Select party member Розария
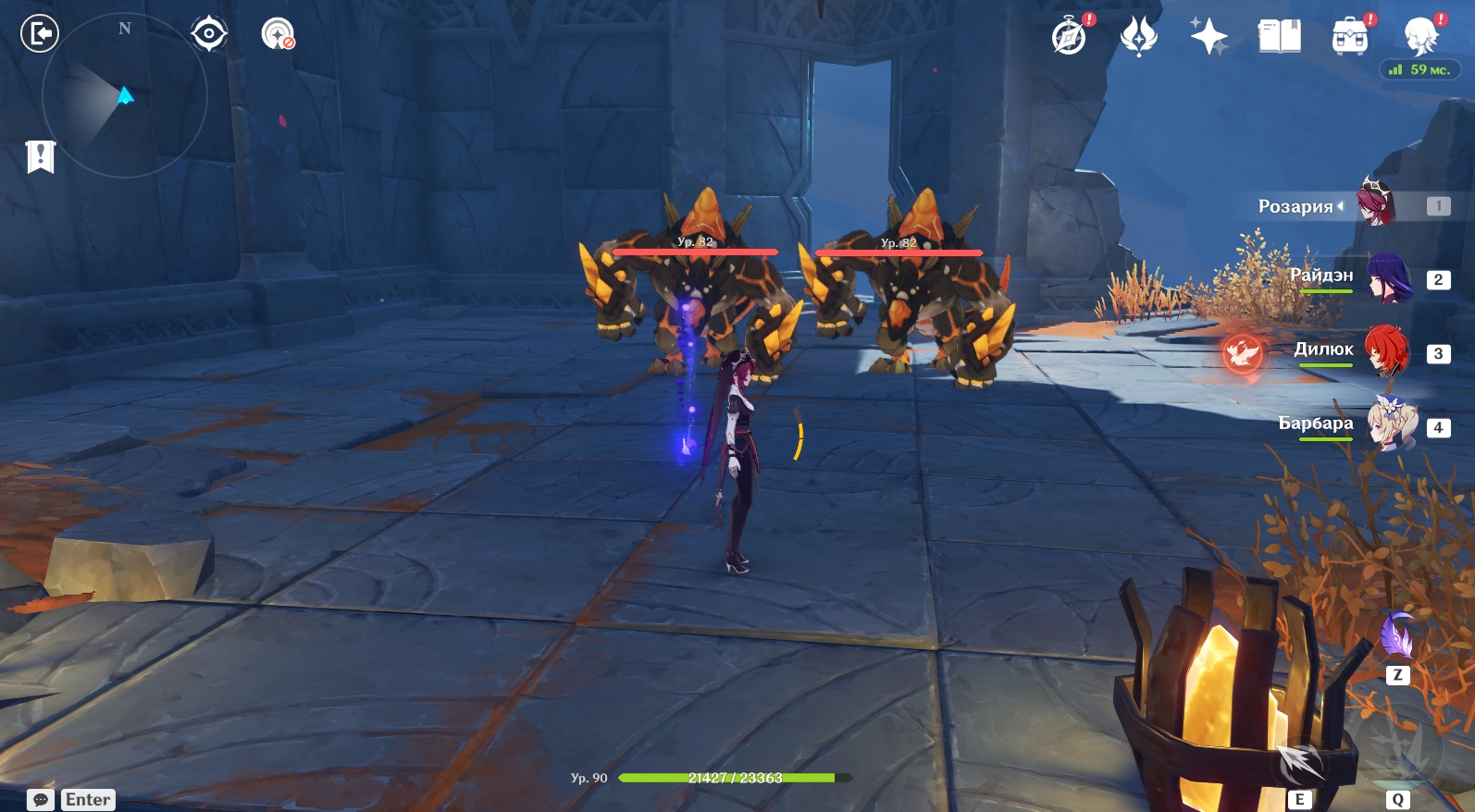Image resolution: width=1475 pixels, height=812 pixels. pos(1376,205)
